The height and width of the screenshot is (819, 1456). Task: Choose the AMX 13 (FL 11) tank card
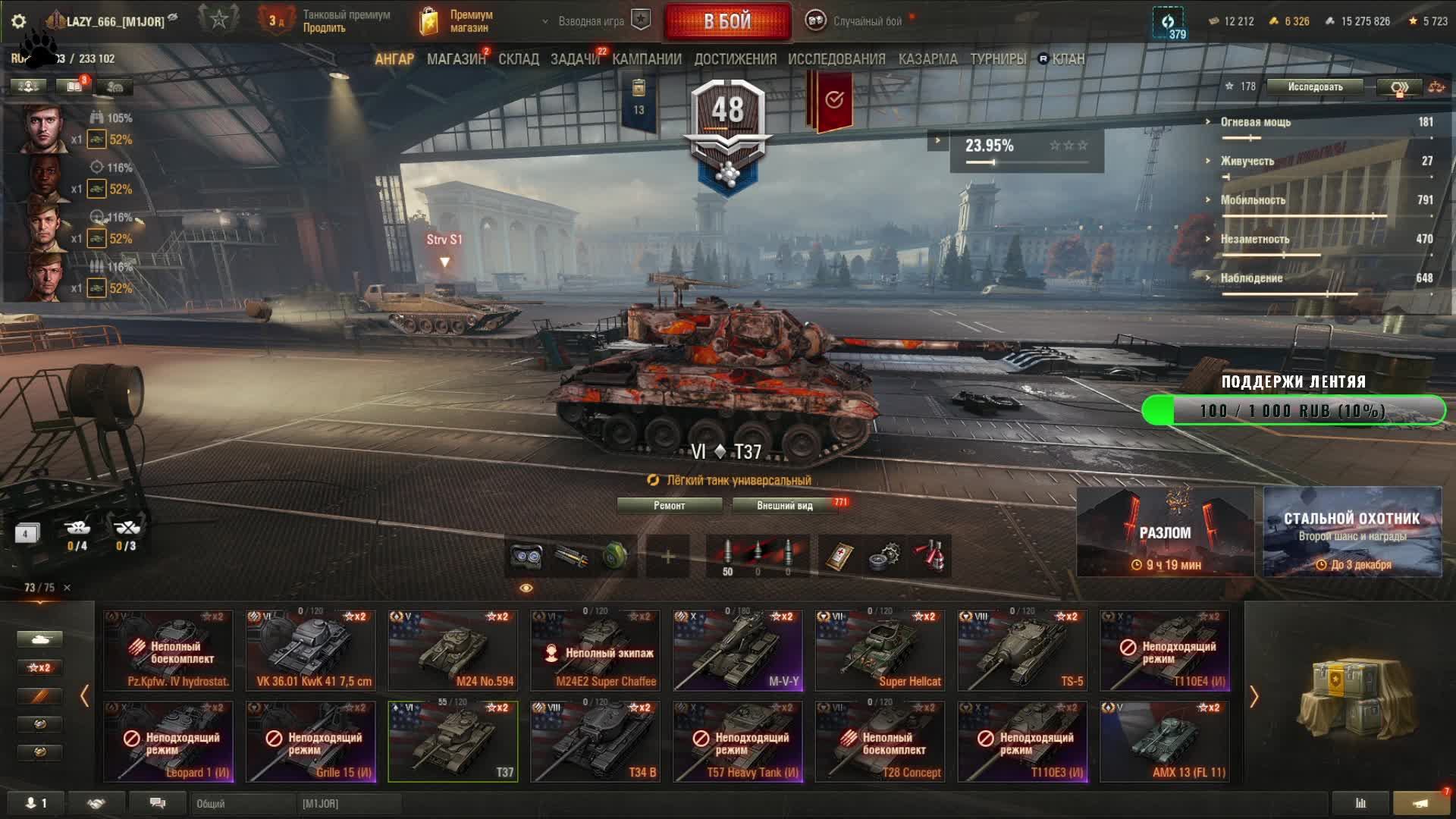point(1164,742)
